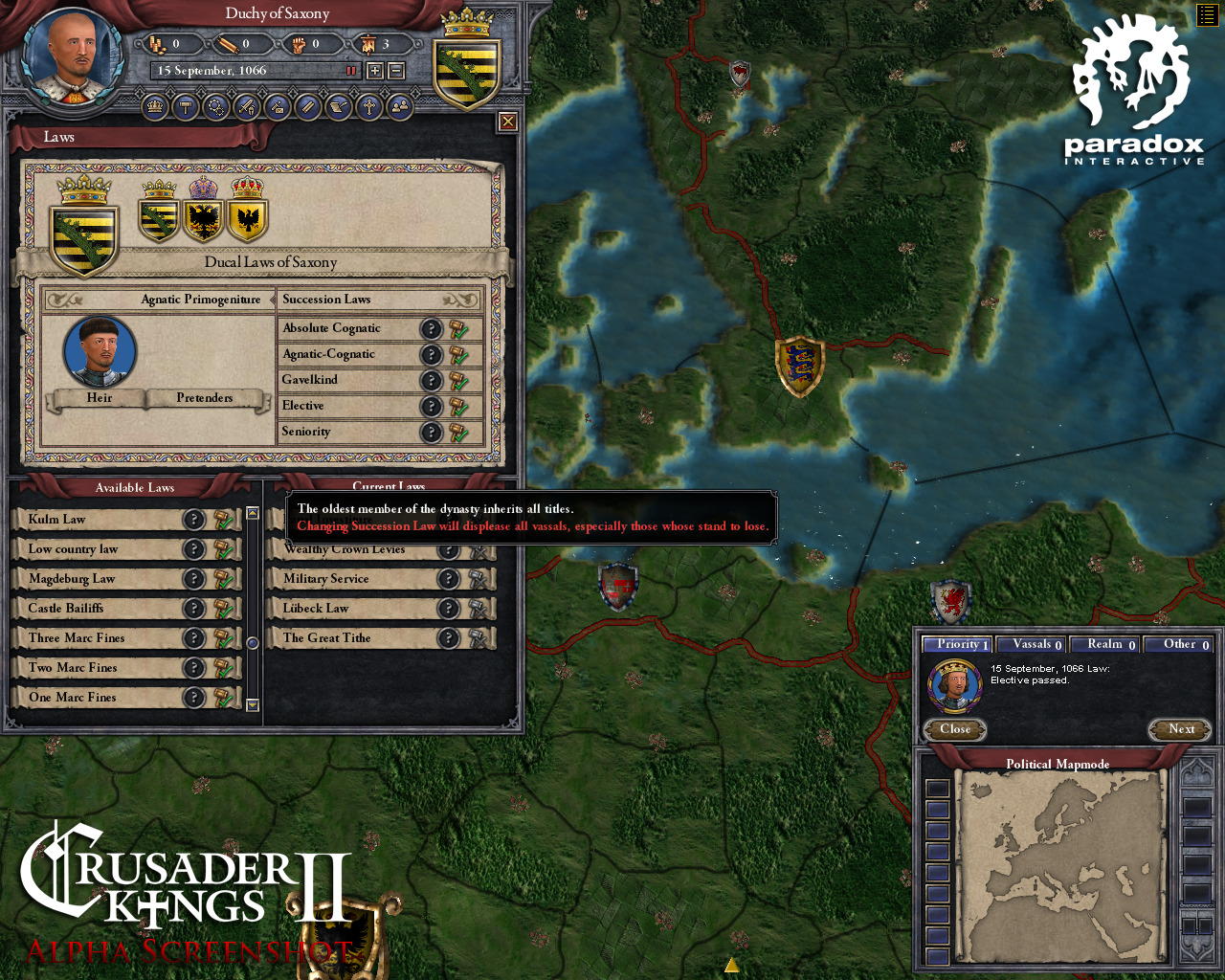The height and width of the screenshot is (980, 1225).
Task: Open the Pretenders list
Action: coord(205,398)
